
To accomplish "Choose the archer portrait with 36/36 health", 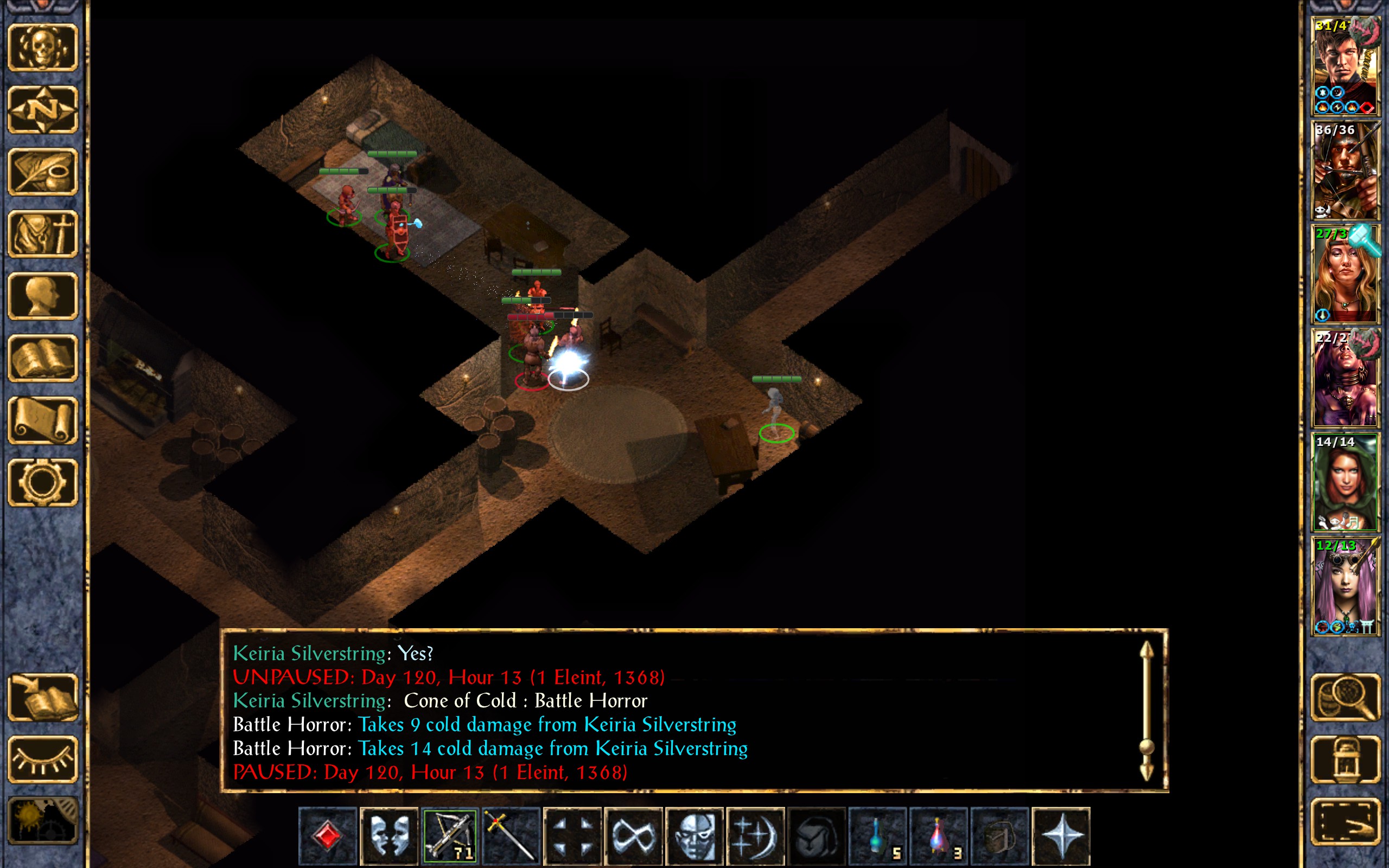I will pos(1345,170).
